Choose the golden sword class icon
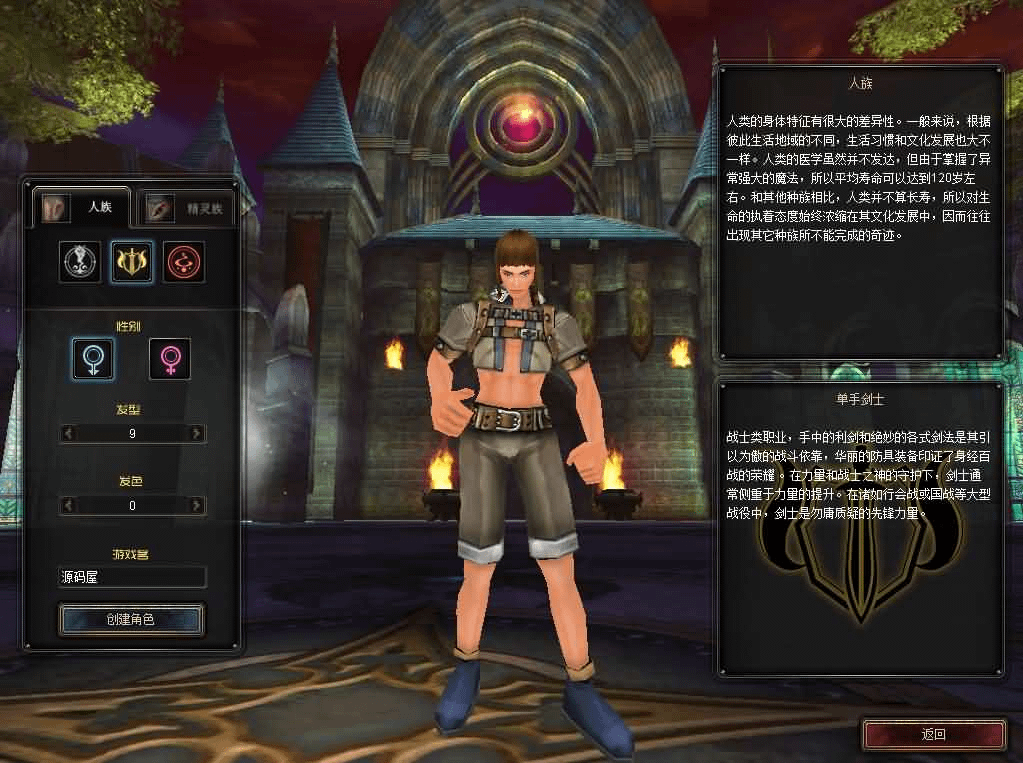 pyautogui.click(x=132, y=262)
